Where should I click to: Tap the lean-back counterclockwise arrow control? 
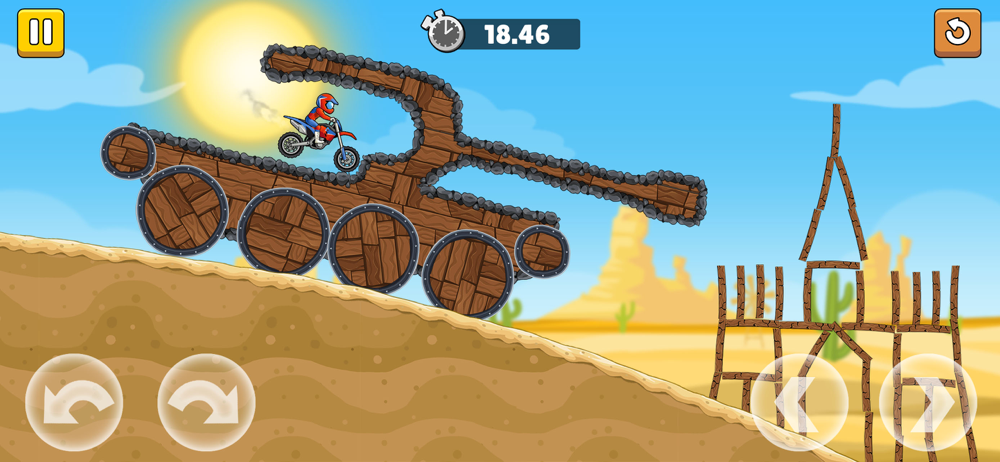pos(74,402)
